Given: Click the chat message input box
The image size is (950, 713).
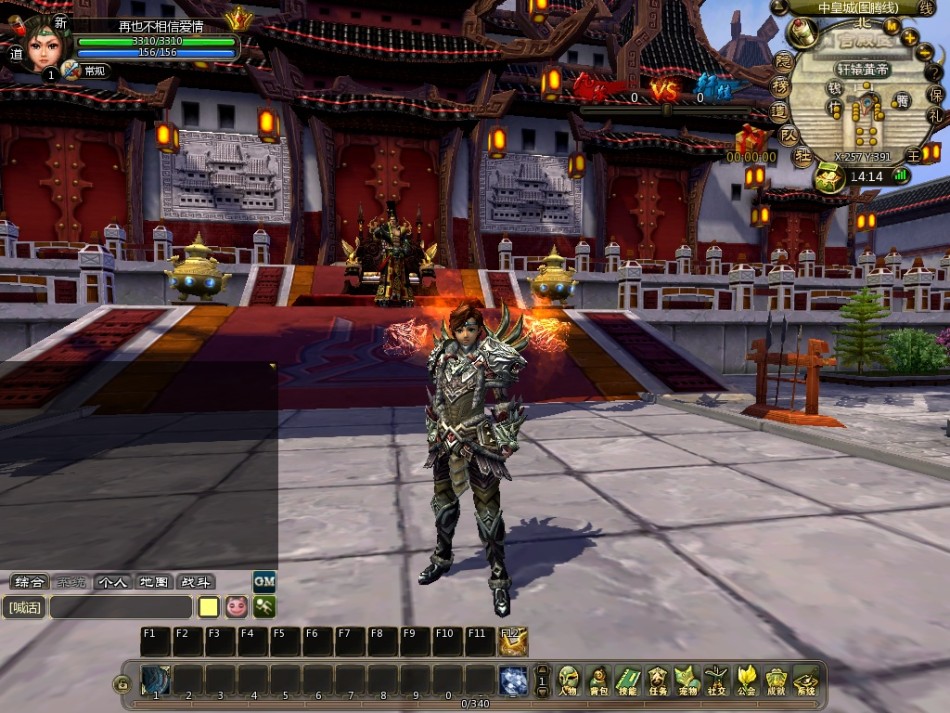Looking at the screenshot, I should point(120,607).
